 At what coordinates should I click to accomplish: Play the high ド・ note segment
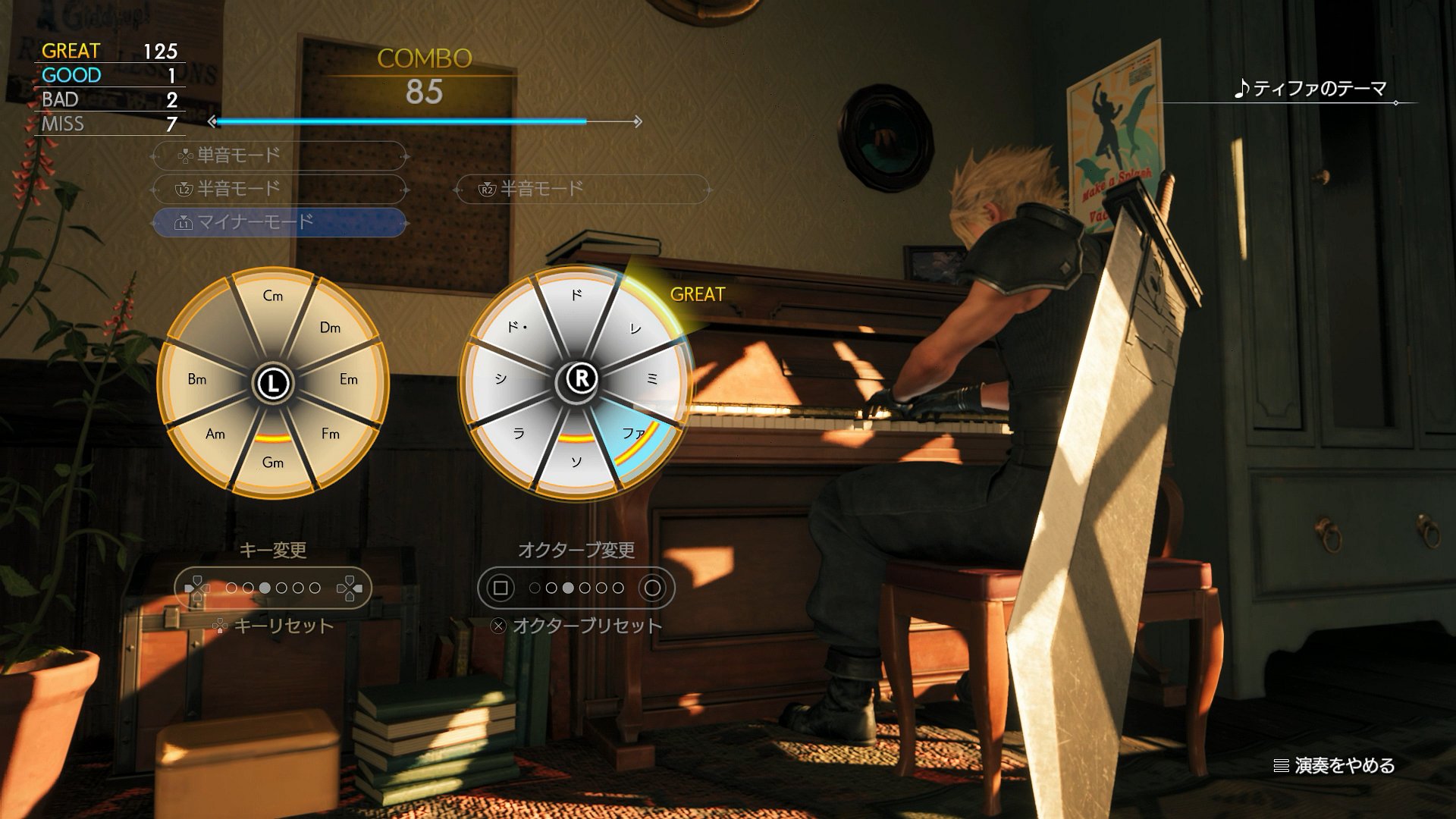coord(518,328)
